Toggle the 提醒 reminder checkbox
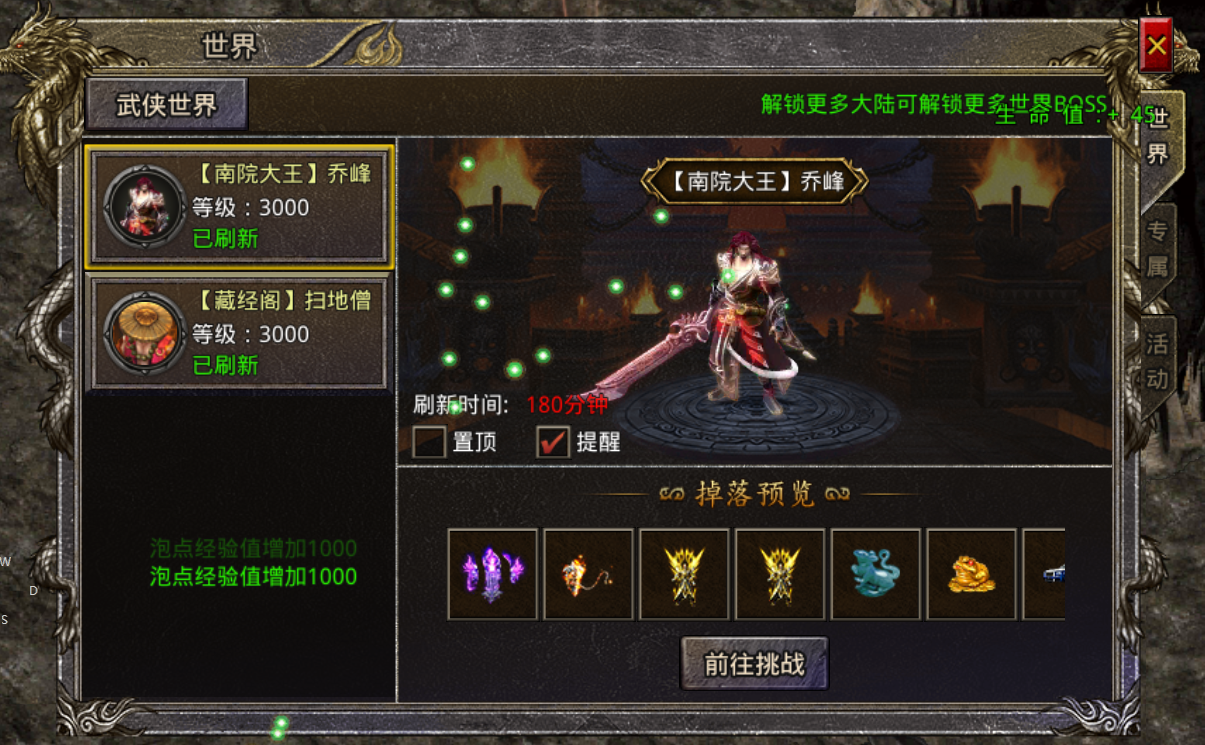Viewport: 1205px width, 745px height. point(552,442)
